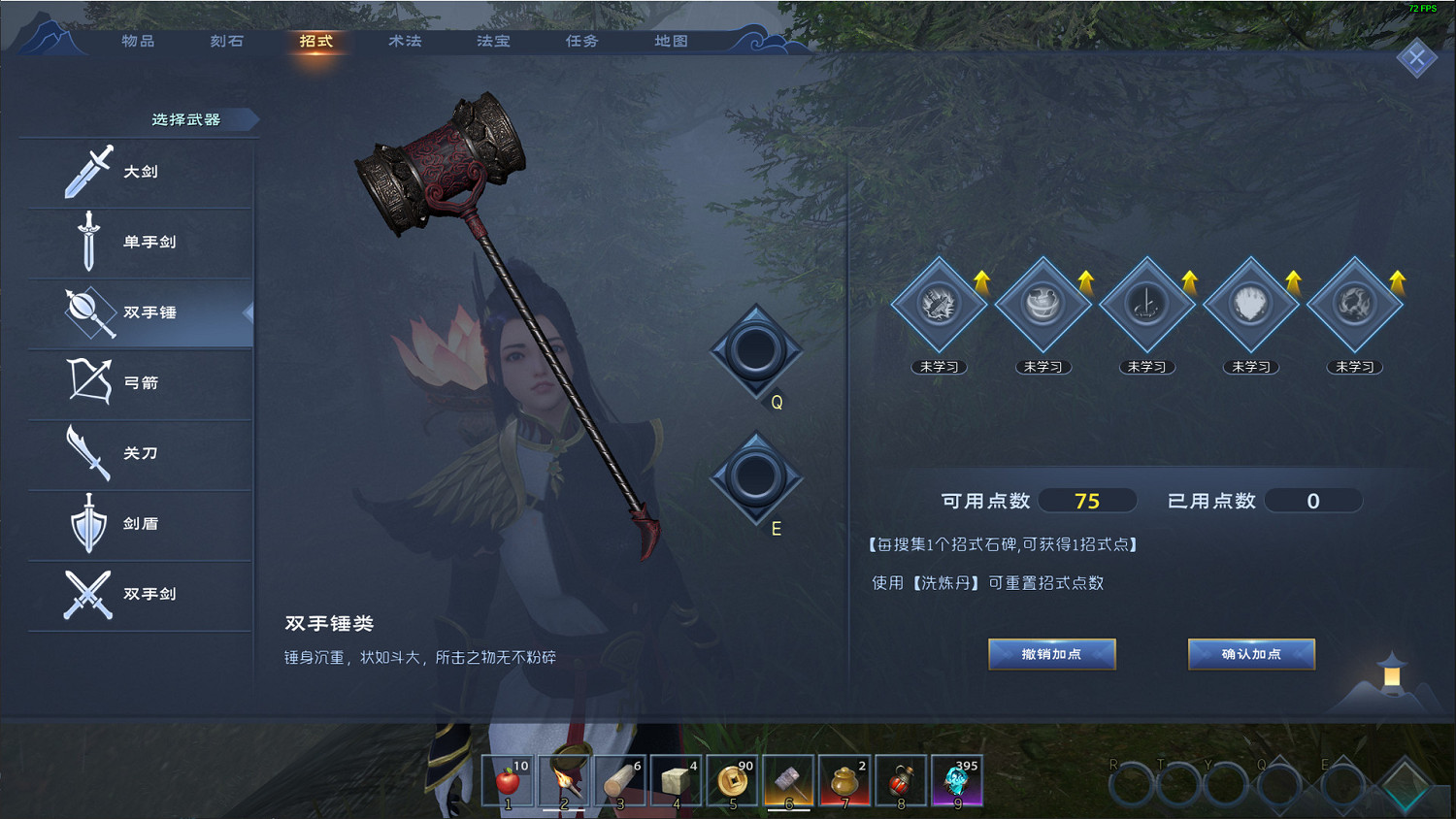Open the last unlearned skill diamond icon
This screenshot has width=1456, height=819.
1354,303
